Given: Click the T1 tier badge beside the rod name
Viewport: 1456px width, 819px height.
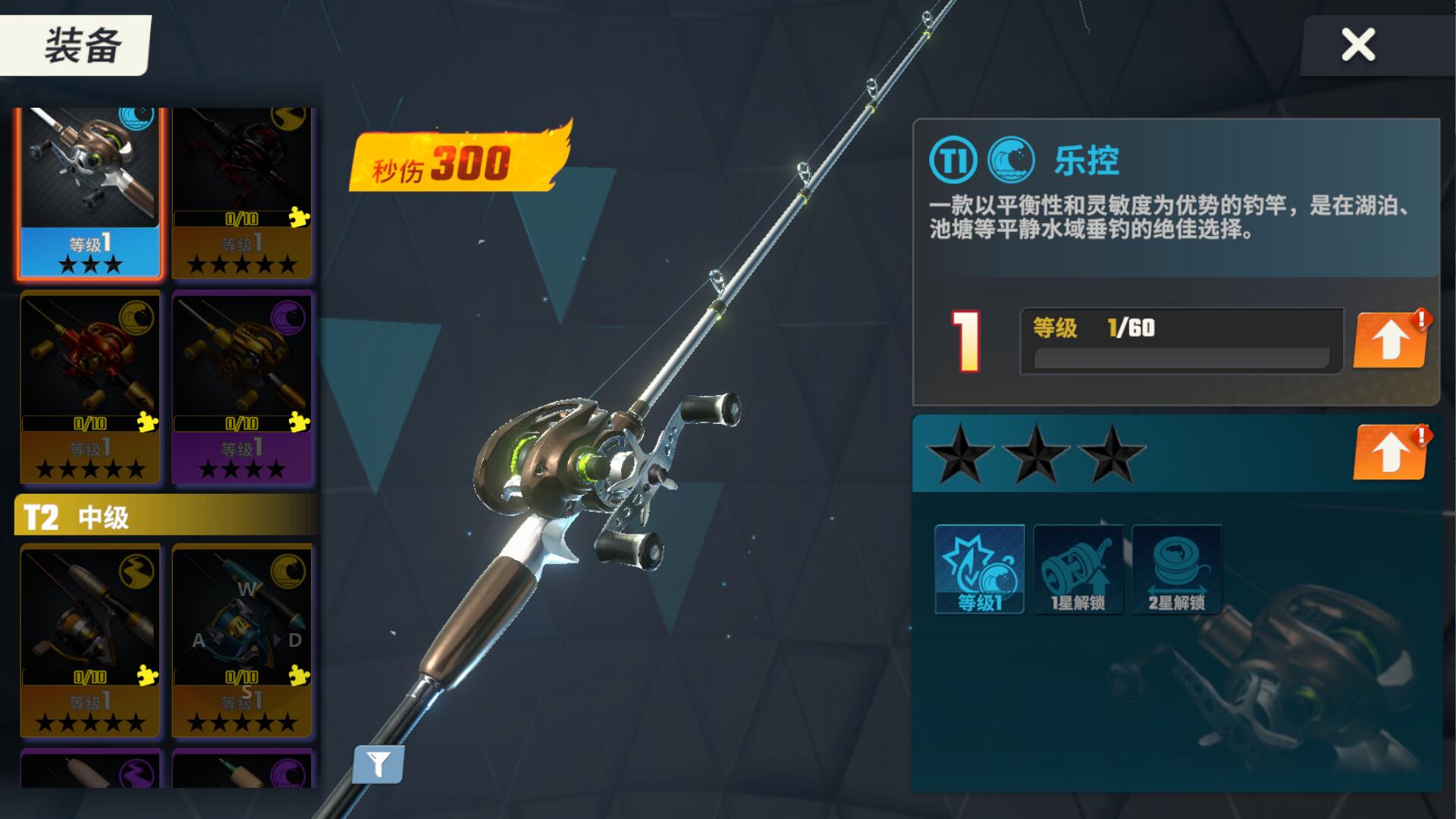Looking at the screenshot, I should (x=955, y=159).
